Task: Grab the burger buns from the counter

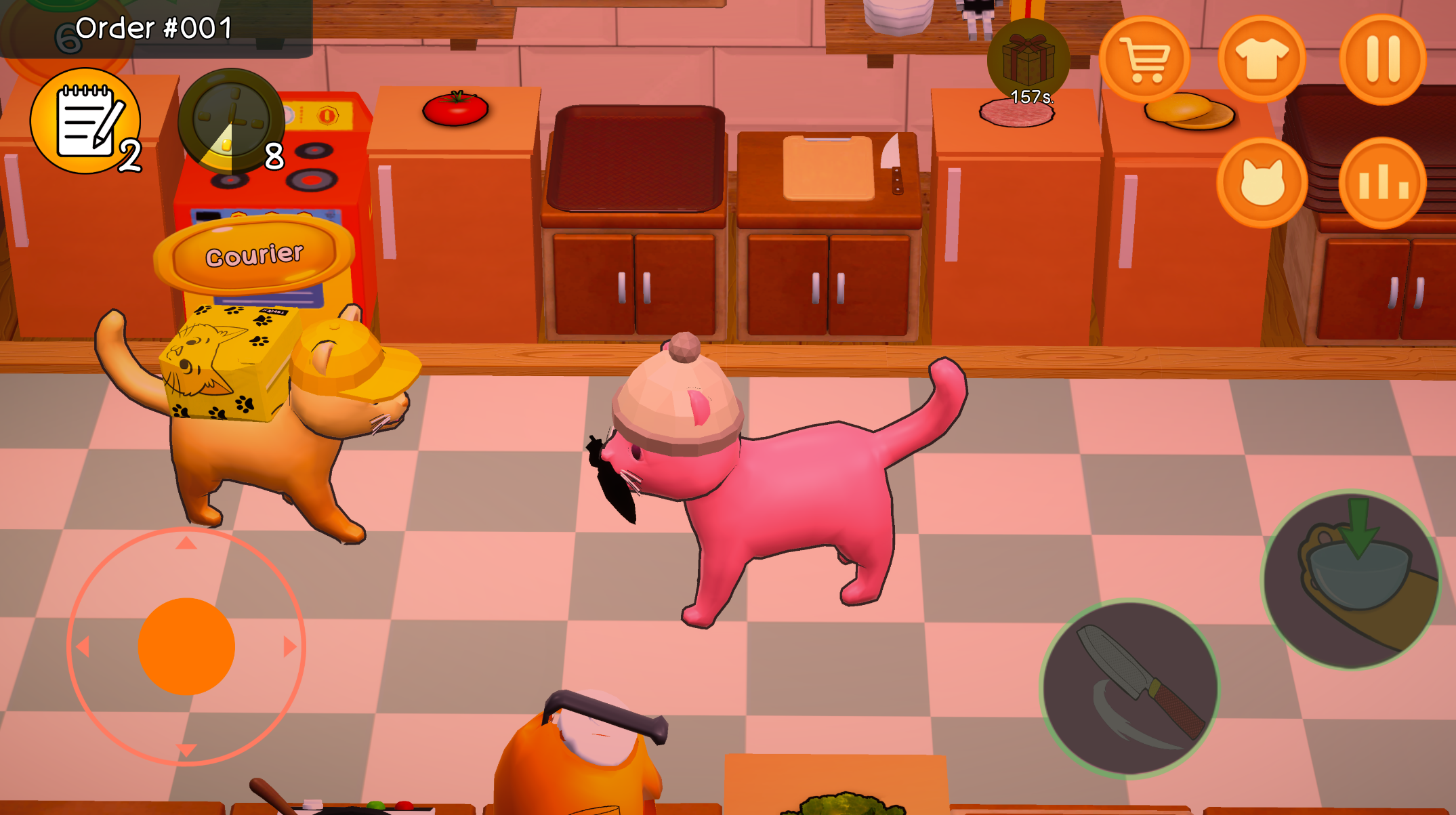Action: (x=1188, y=110)
